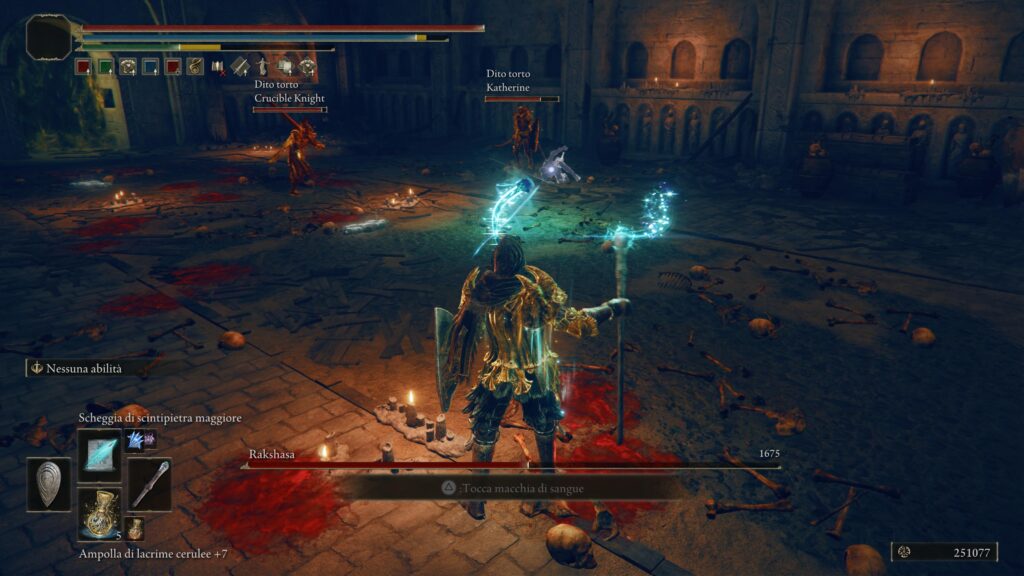Use the Ampolla di lacrime cerulee flask
Image resolution: width=1024 pixels, height=576 pixels.
point(99,514)
